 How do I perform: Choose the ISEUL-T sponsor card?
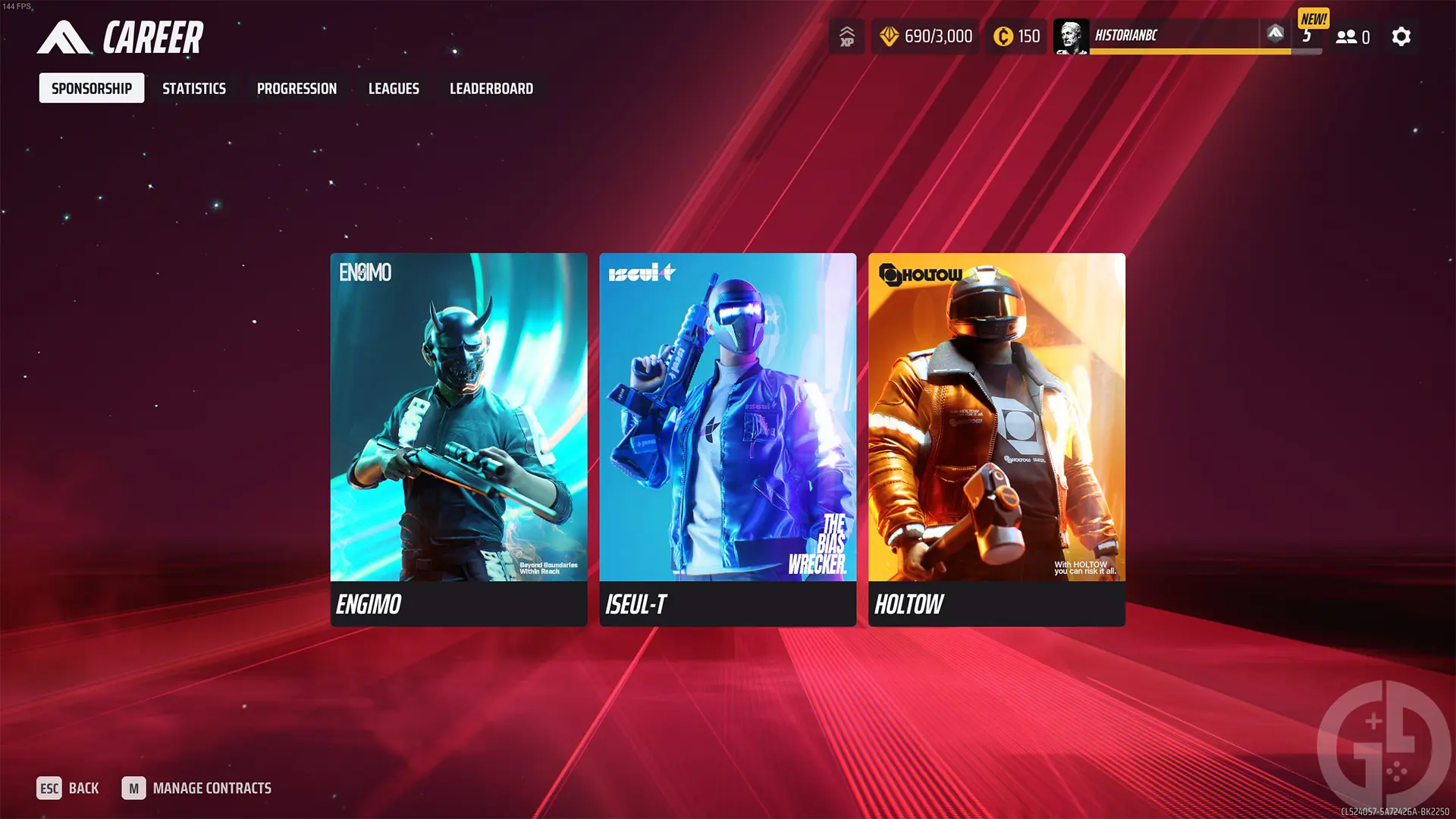[x=728, y=439]
